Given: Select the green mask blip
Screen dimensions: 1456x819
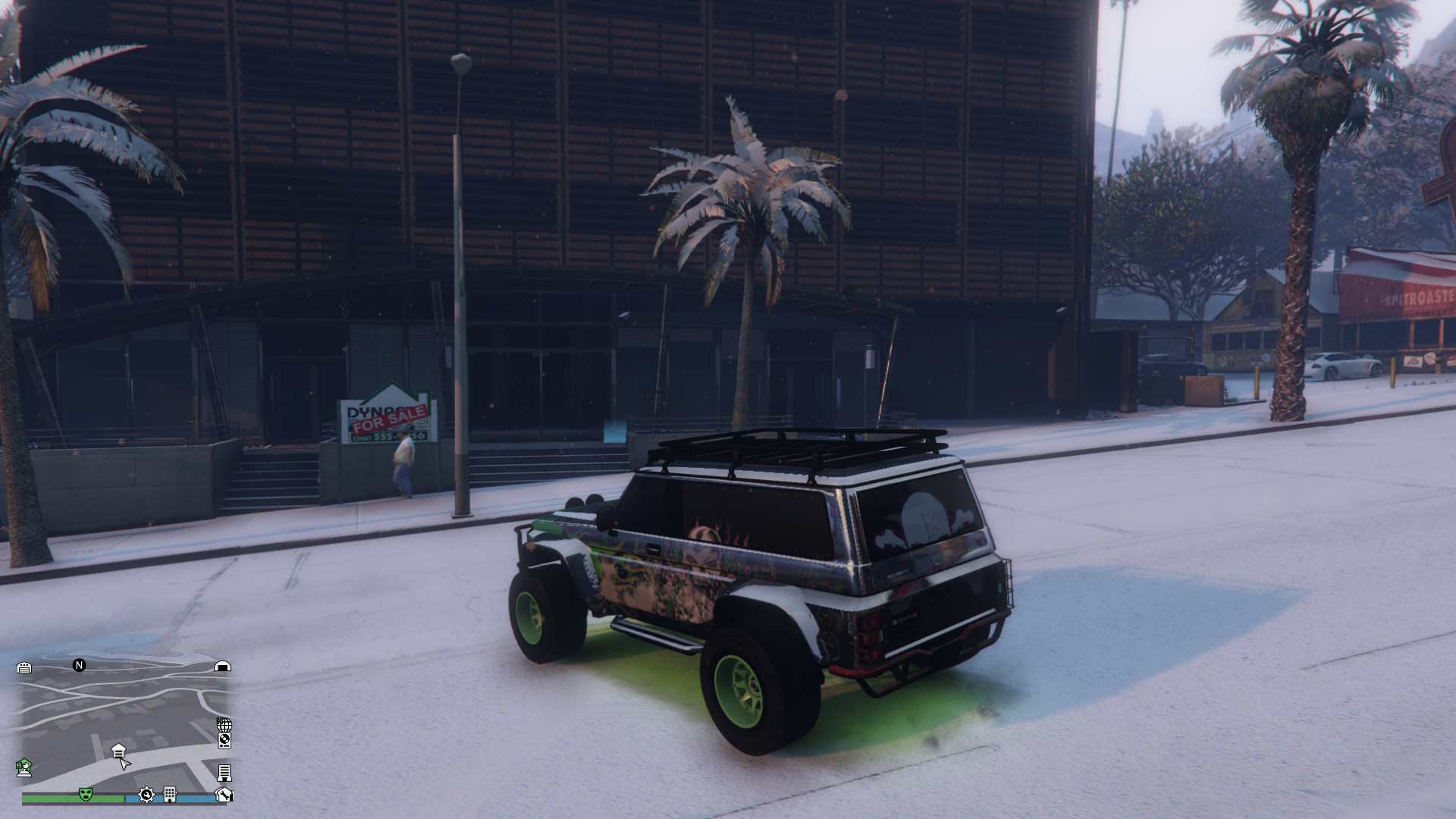Looking at the screenshot, I should coord(86,794).
